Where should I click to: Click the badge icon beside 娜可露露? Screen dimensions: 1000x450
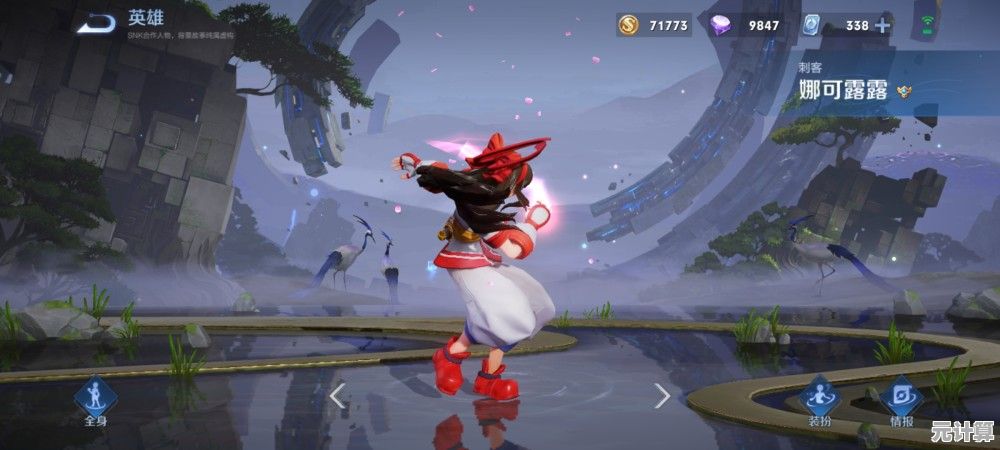[x=906, y=89]
